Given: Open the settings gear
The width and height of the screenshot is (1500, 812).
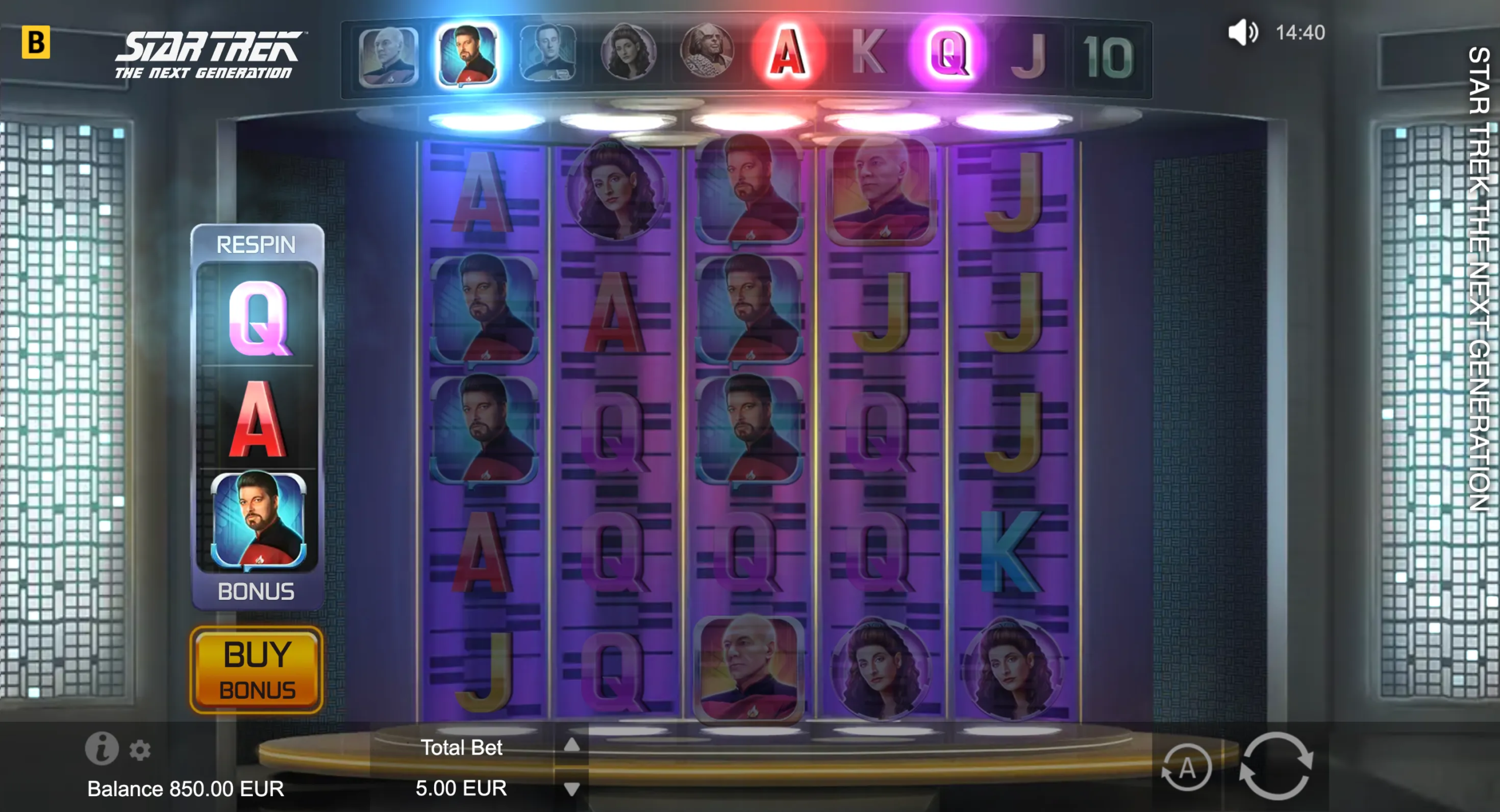Looking at the screenshot, I should point(140,750).
